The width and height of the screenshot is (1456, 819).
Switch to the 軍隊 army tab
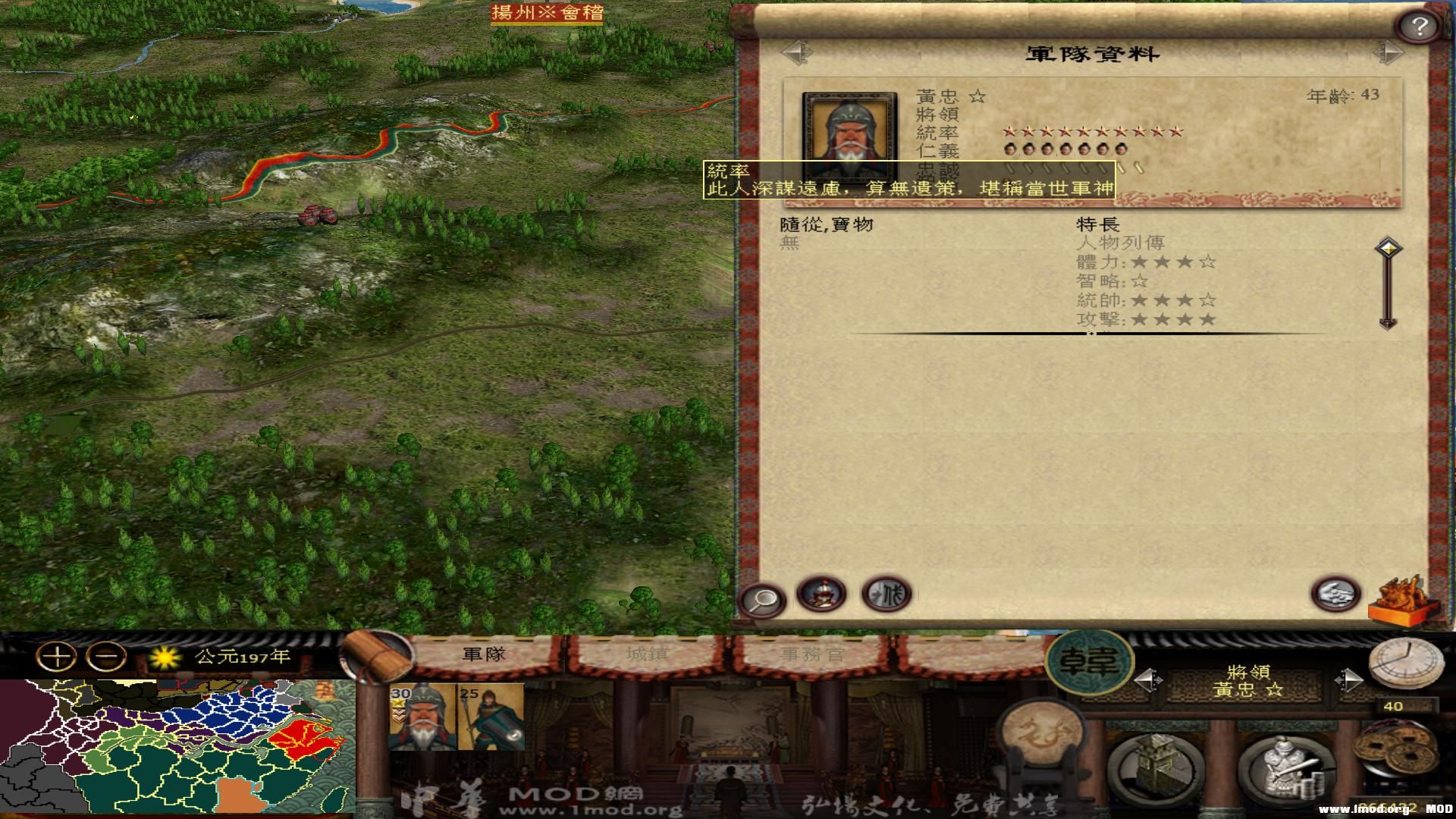(484, 654)
